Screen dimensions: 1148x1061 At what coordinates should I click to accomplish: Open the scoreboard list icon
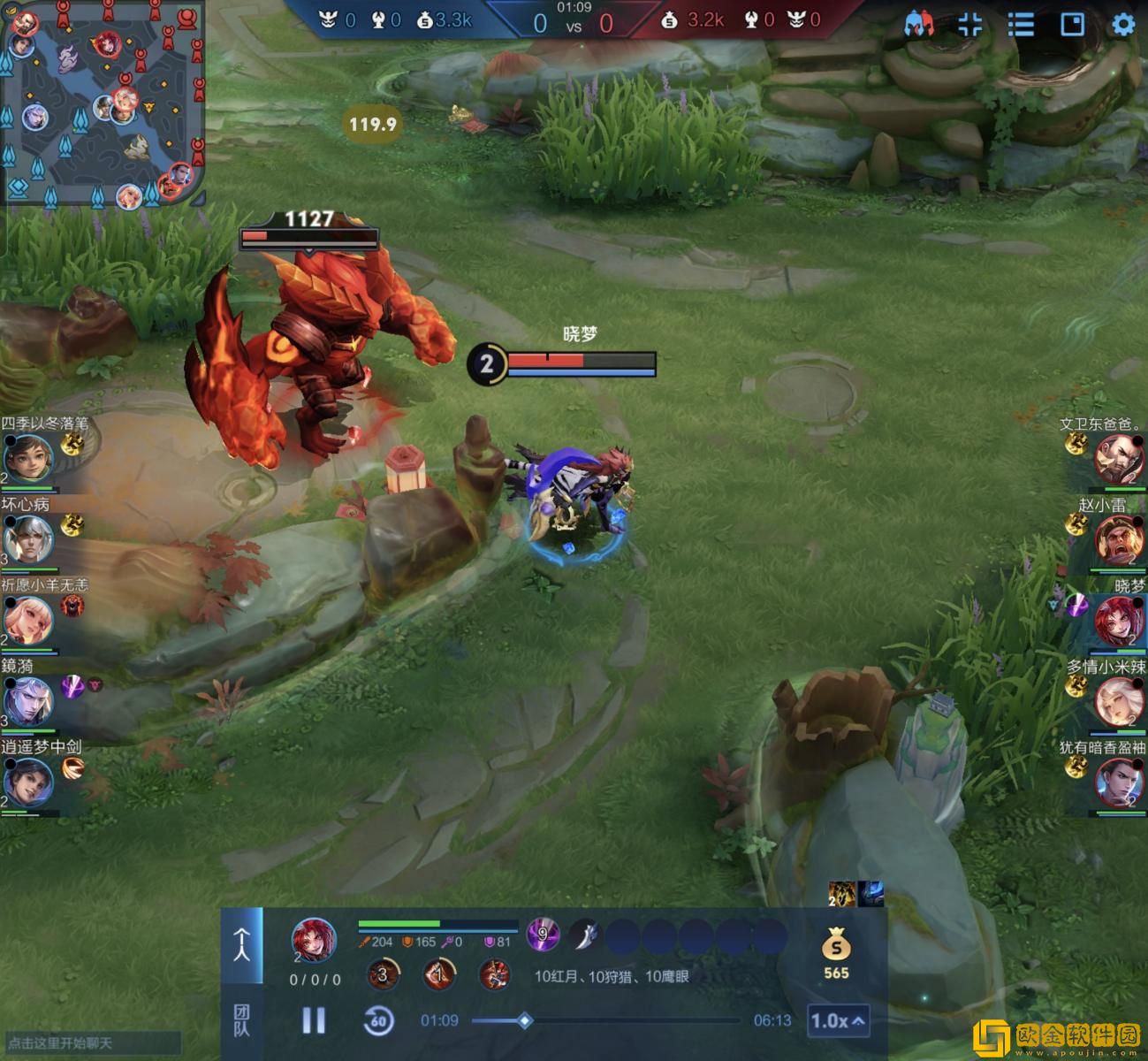(x=1021, y=24)
